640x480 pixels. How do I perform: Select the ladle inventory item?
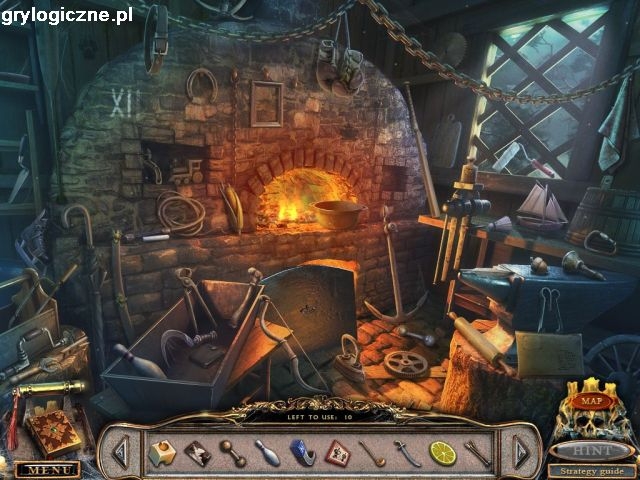(x=372, y=453)
